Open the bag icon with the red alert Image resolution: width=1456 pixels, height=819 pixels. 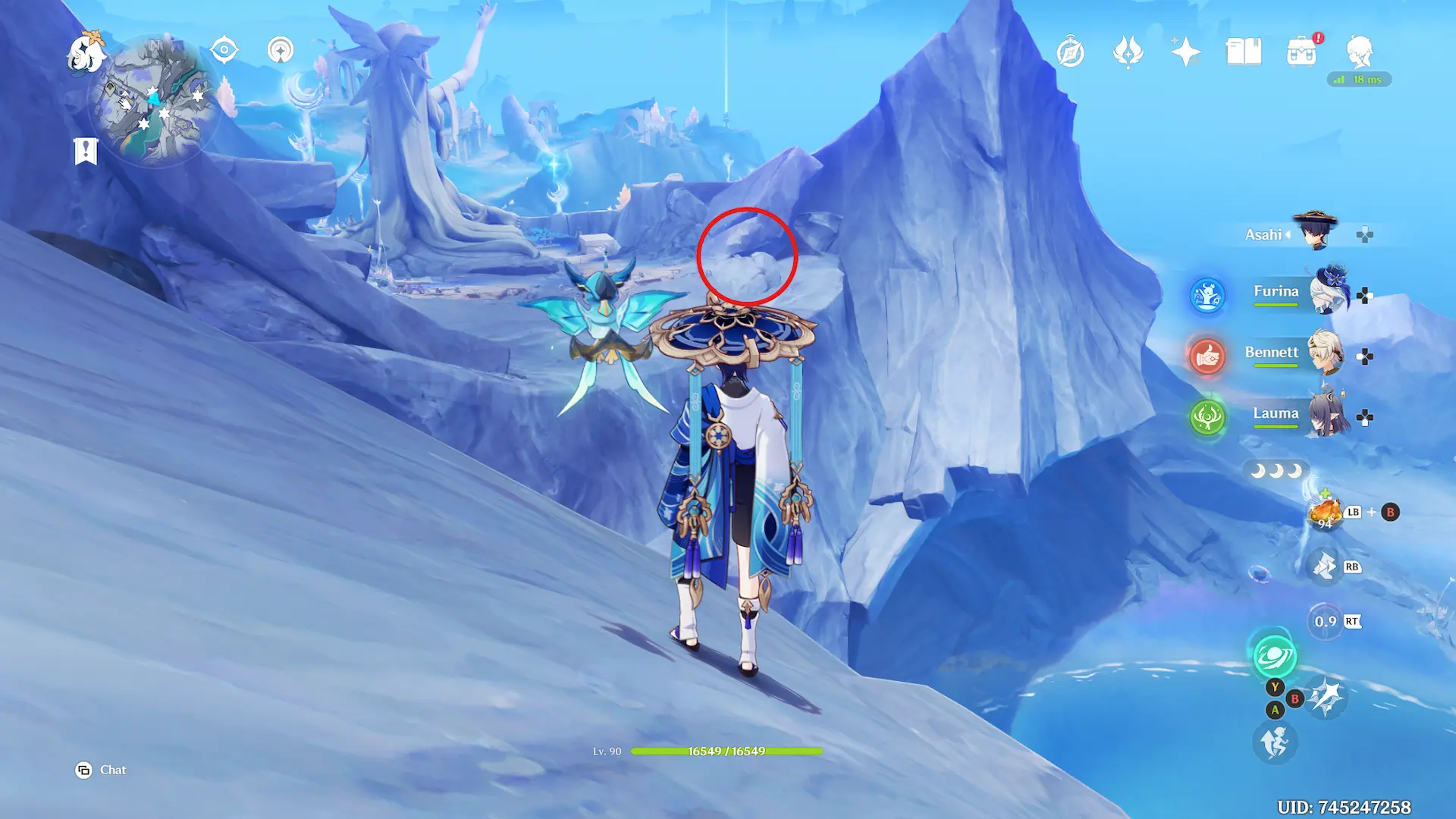click(x=1301, y=52)
